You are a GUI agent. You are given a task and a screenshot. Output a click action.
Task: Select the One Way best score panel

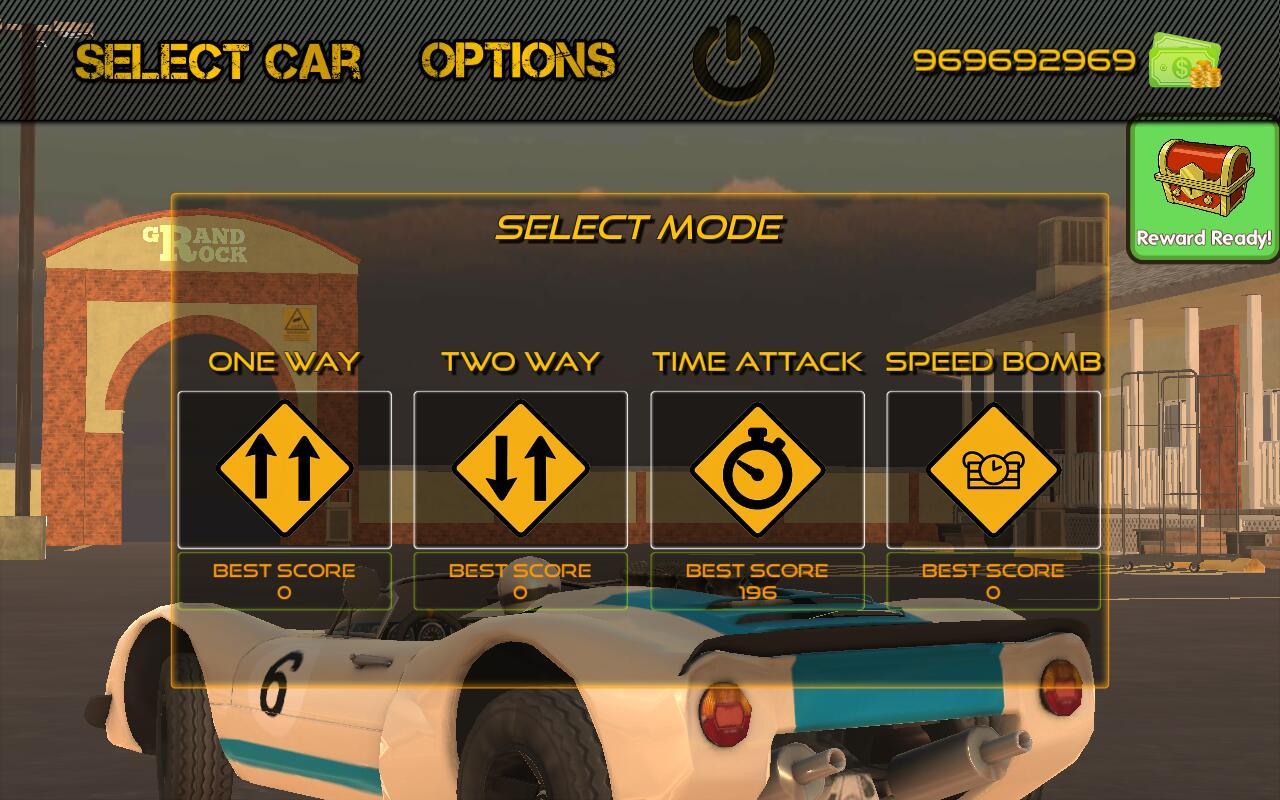click(283, 580)
